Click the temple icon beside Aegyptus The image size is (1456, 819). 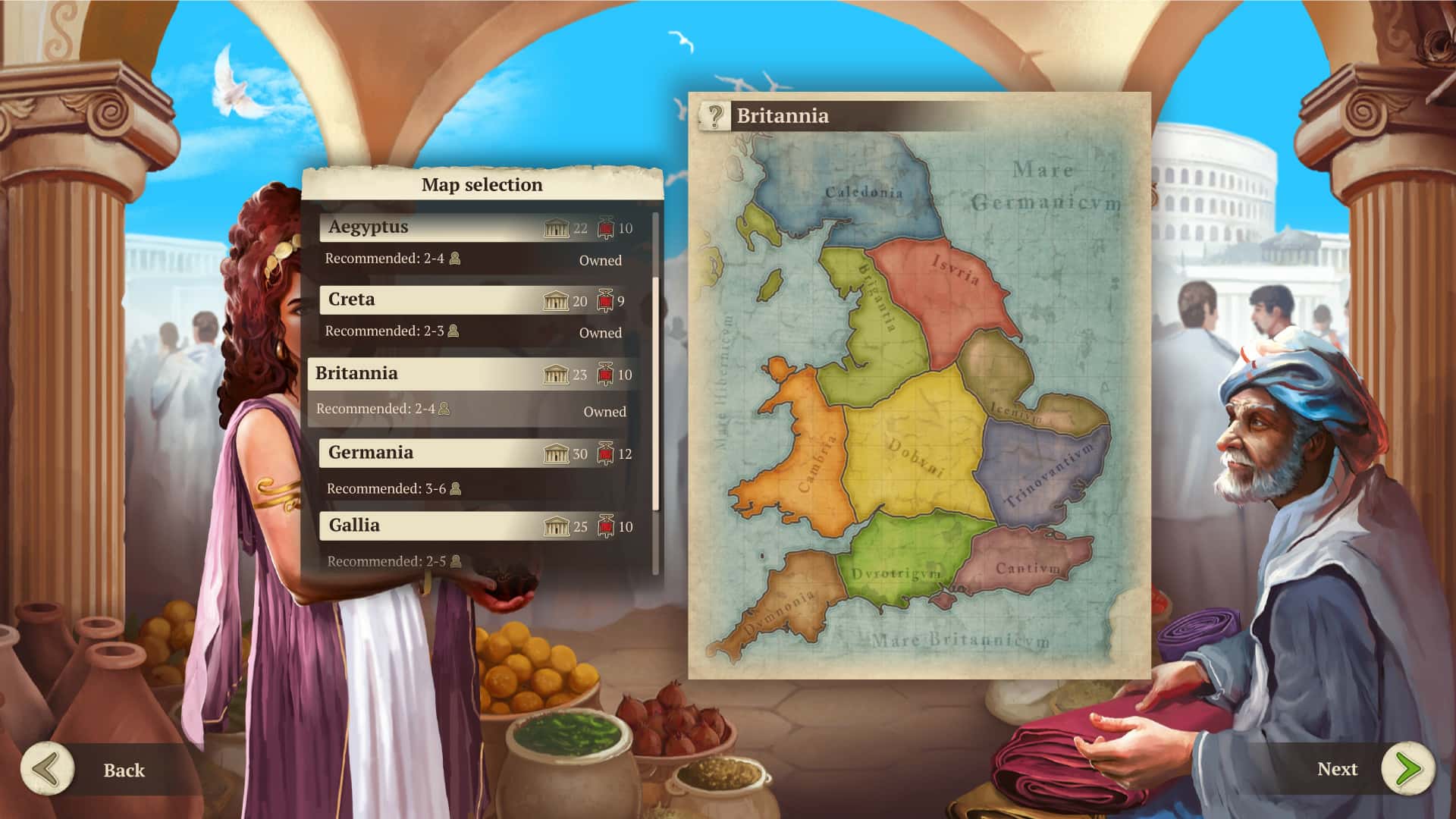(557, 227)
